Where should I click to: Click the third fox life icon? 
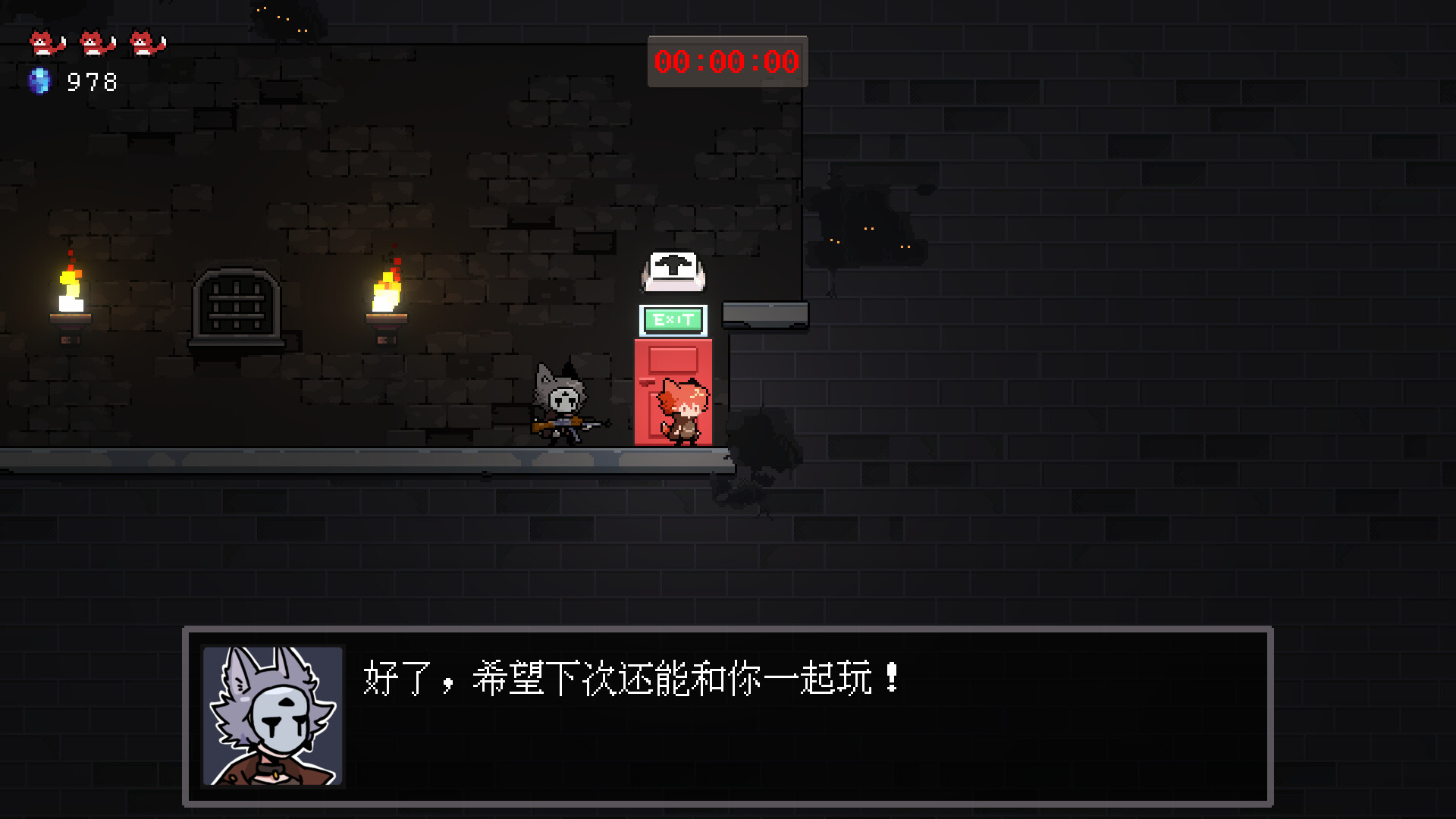[146, 43]
